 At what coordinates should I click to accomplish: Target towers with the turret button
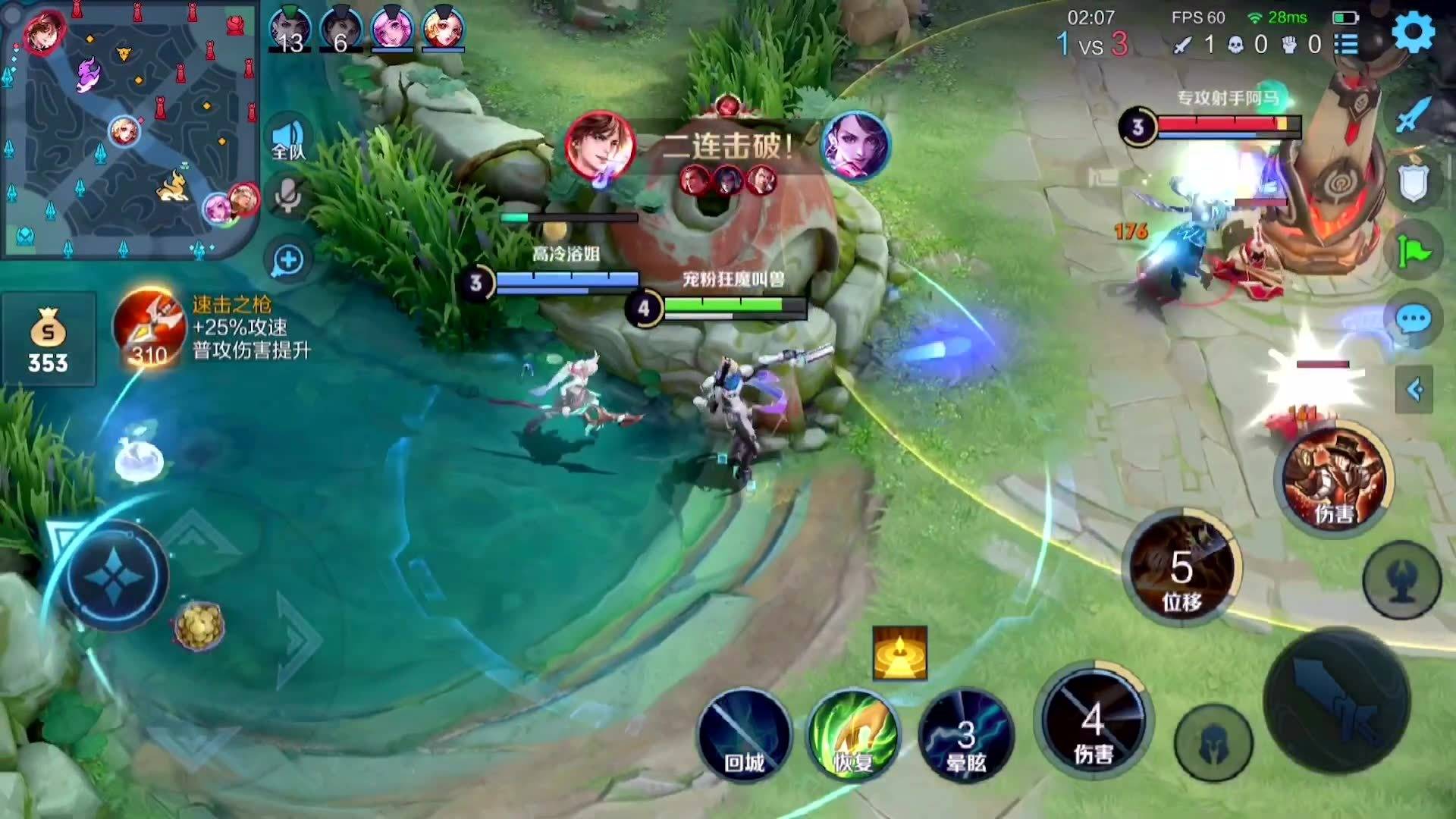click(1401, 580)
